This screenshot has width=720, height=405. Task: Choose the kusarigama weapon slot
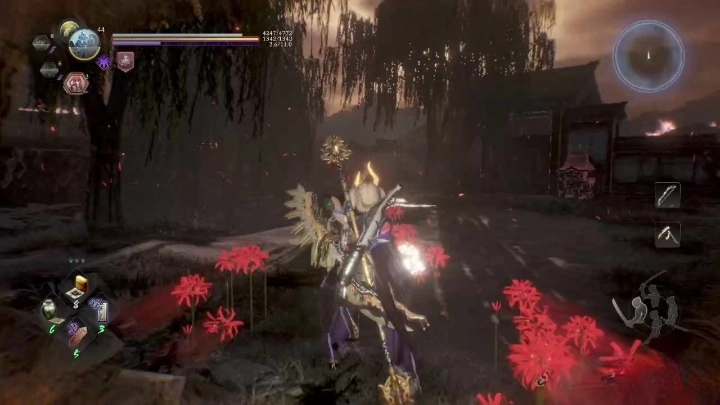point(667,235)
